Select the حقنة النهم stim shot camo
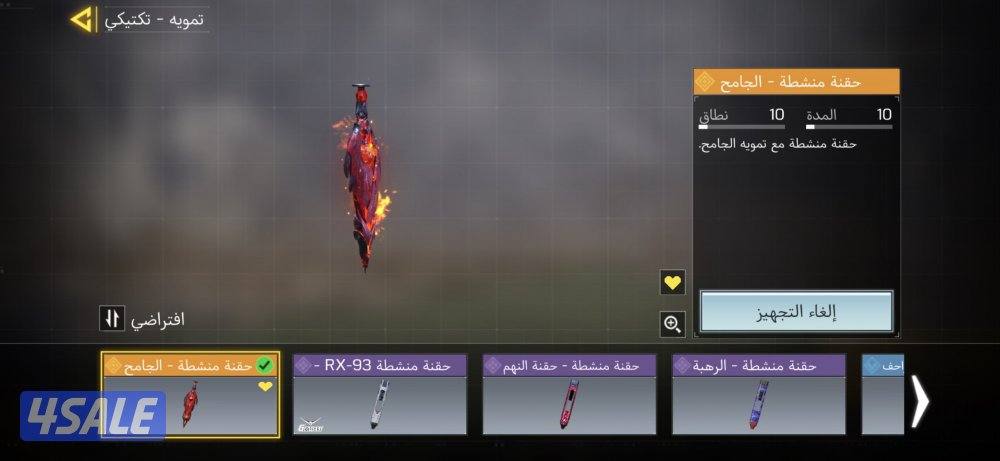 [569, 395]
